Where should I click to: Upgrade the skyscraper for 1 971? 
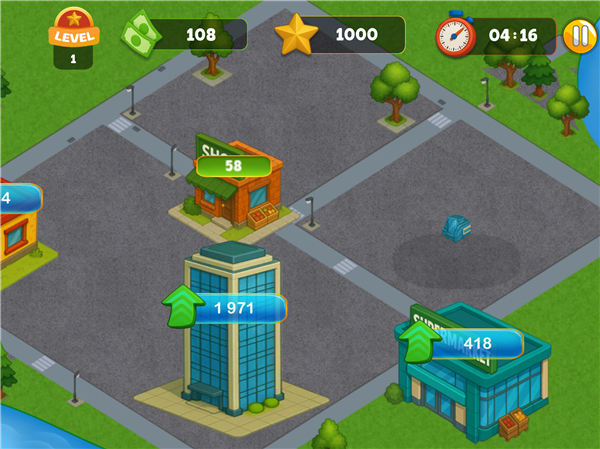coord(238,308)
